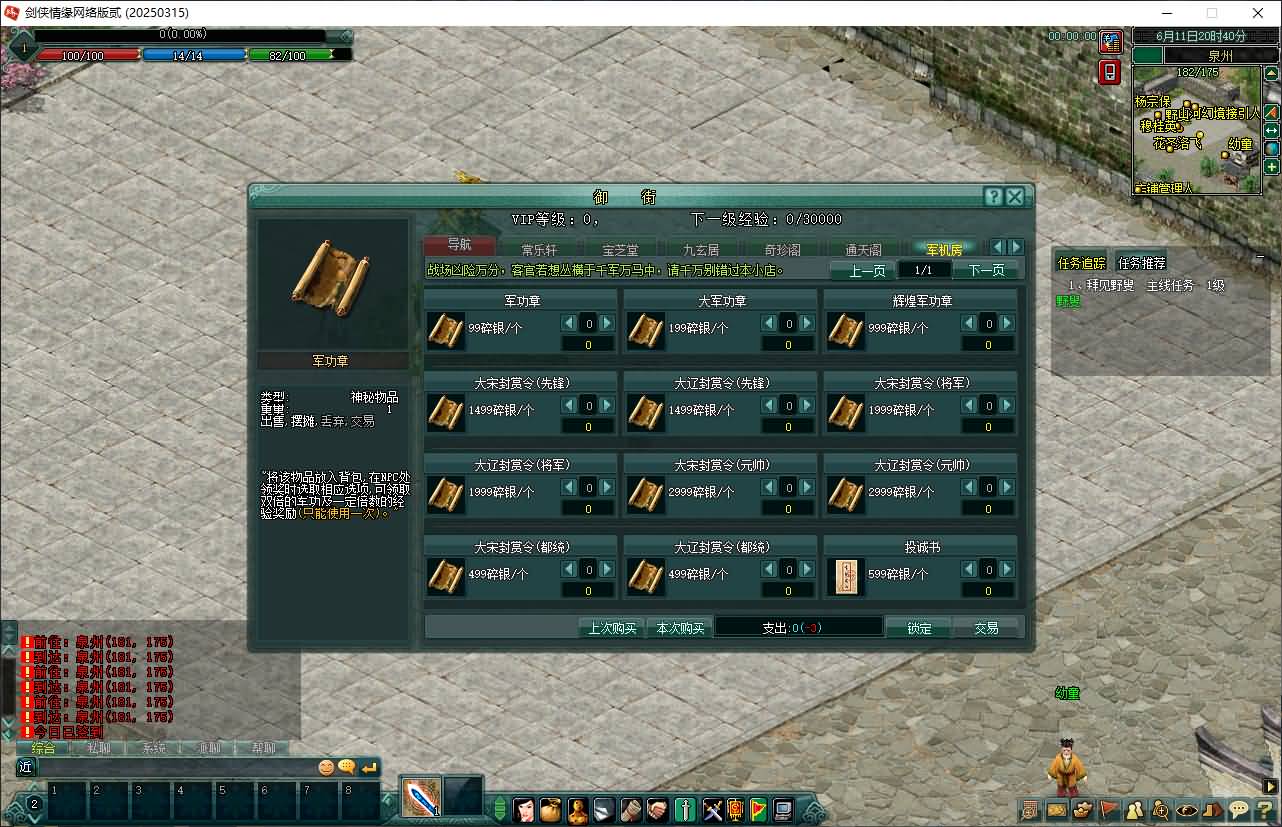Click the right chevron beside 军机房 tab

1015,246
